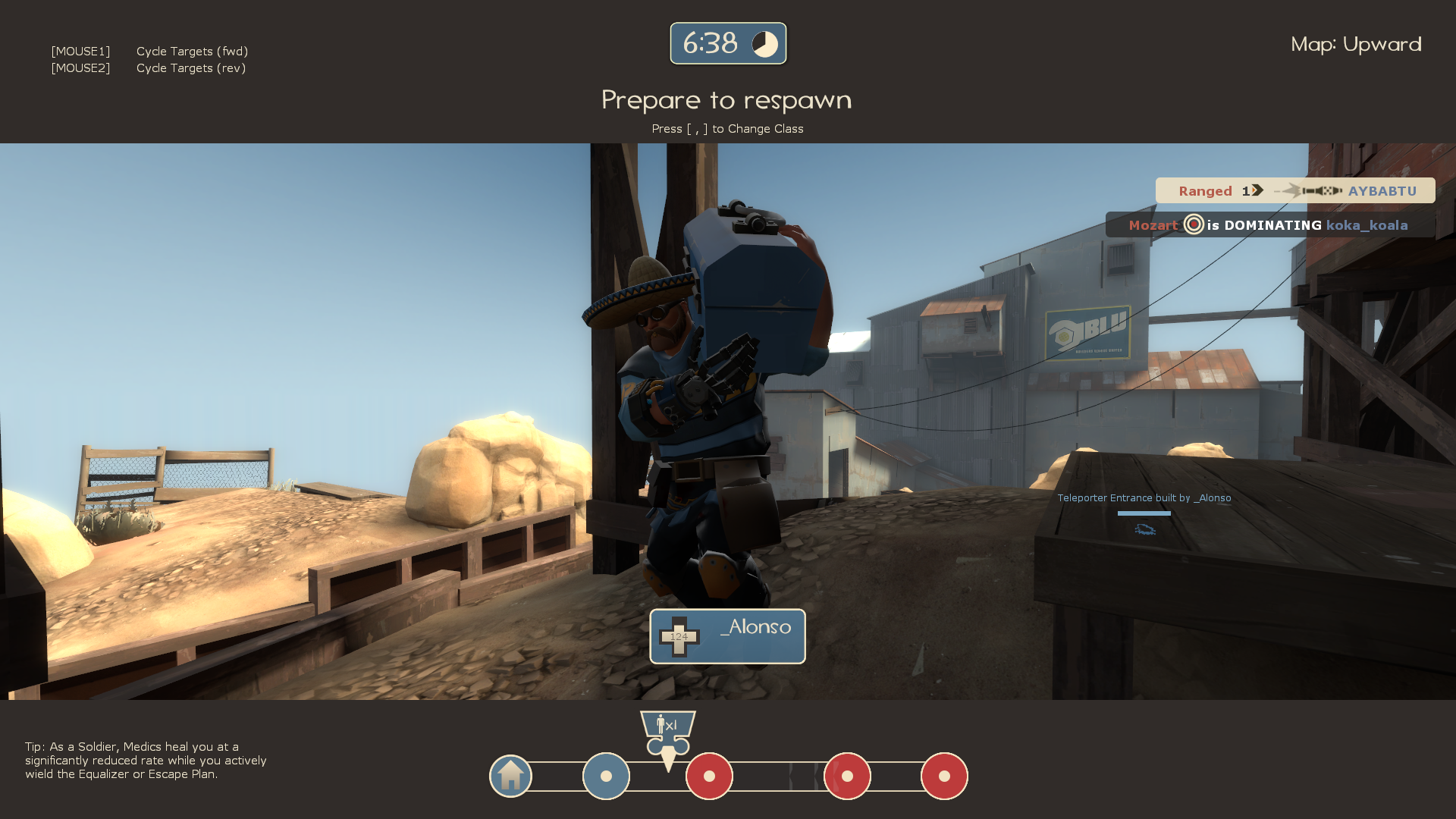Image resolution: width=1456 pixels, height=819 pixels.
Task: Click the final red checkpoint icon
Action: pyautogui.click(x=943, y=776)
